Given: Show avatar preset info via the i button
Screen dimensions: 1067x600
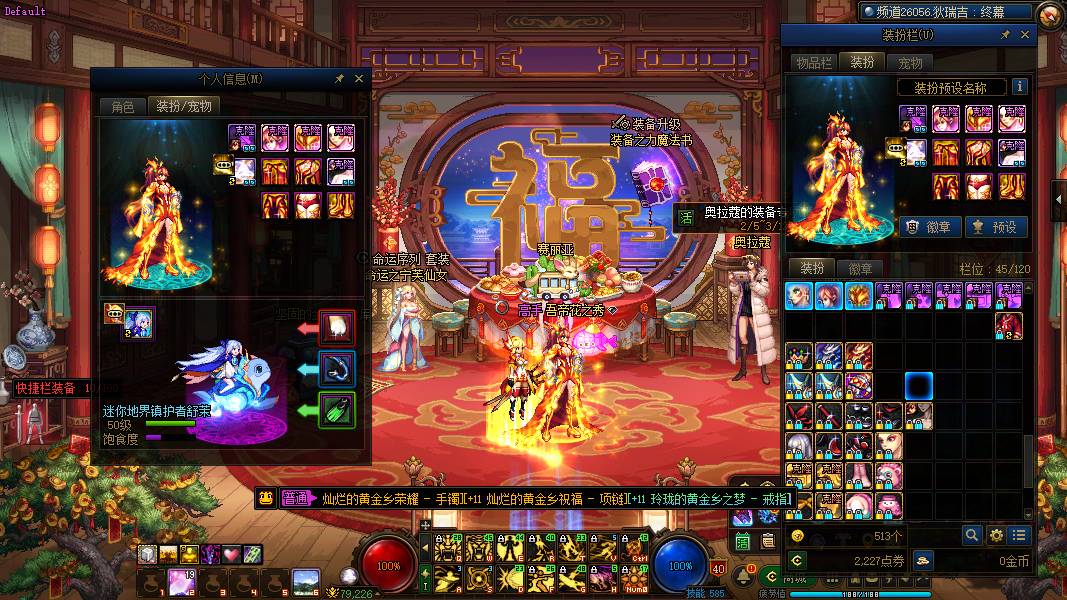Looking at the screenshot, I should [x=1020, y=87].
